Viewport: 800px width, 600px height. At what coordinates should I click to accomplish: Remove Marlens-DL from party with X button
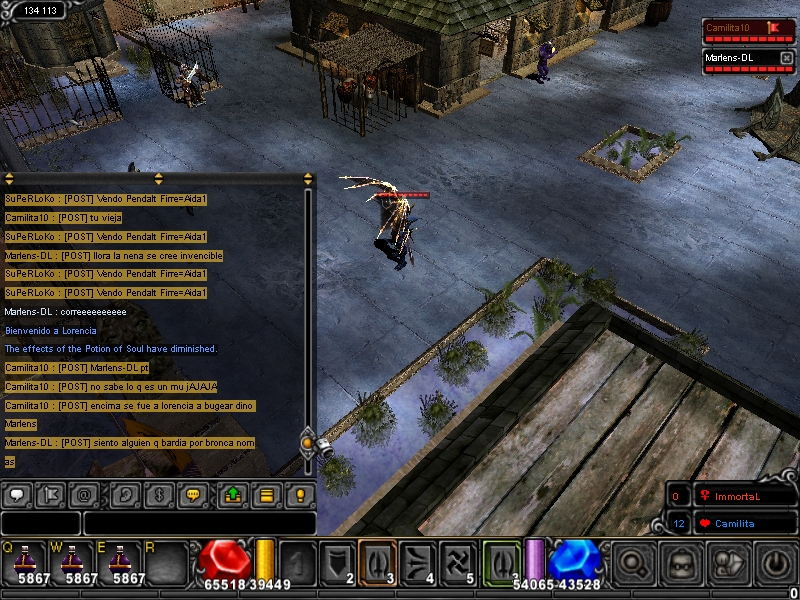(x=785, y=58)
